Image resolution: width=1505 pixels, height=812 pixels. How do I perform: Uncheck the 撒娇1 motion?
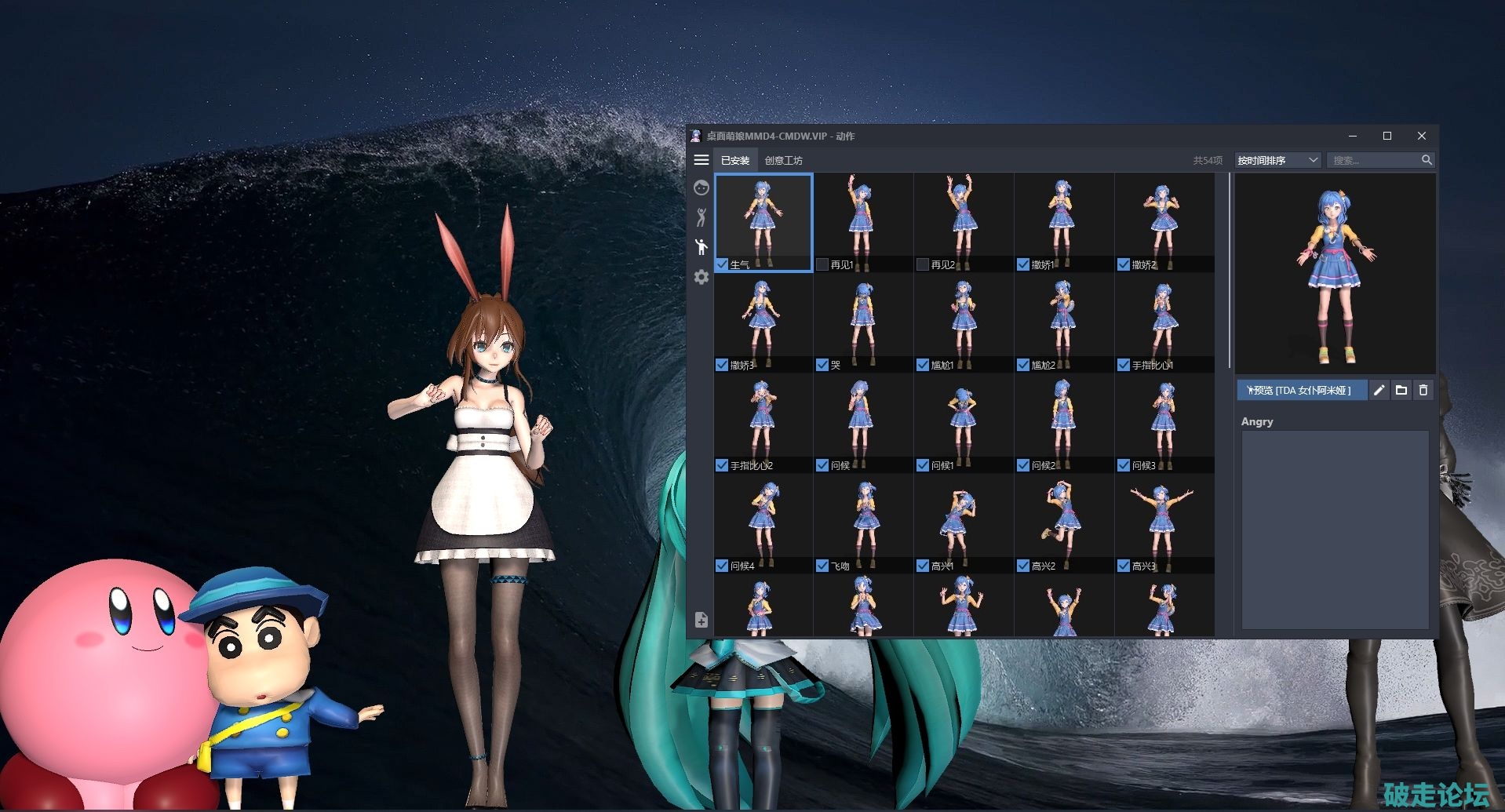[1022, 264]
